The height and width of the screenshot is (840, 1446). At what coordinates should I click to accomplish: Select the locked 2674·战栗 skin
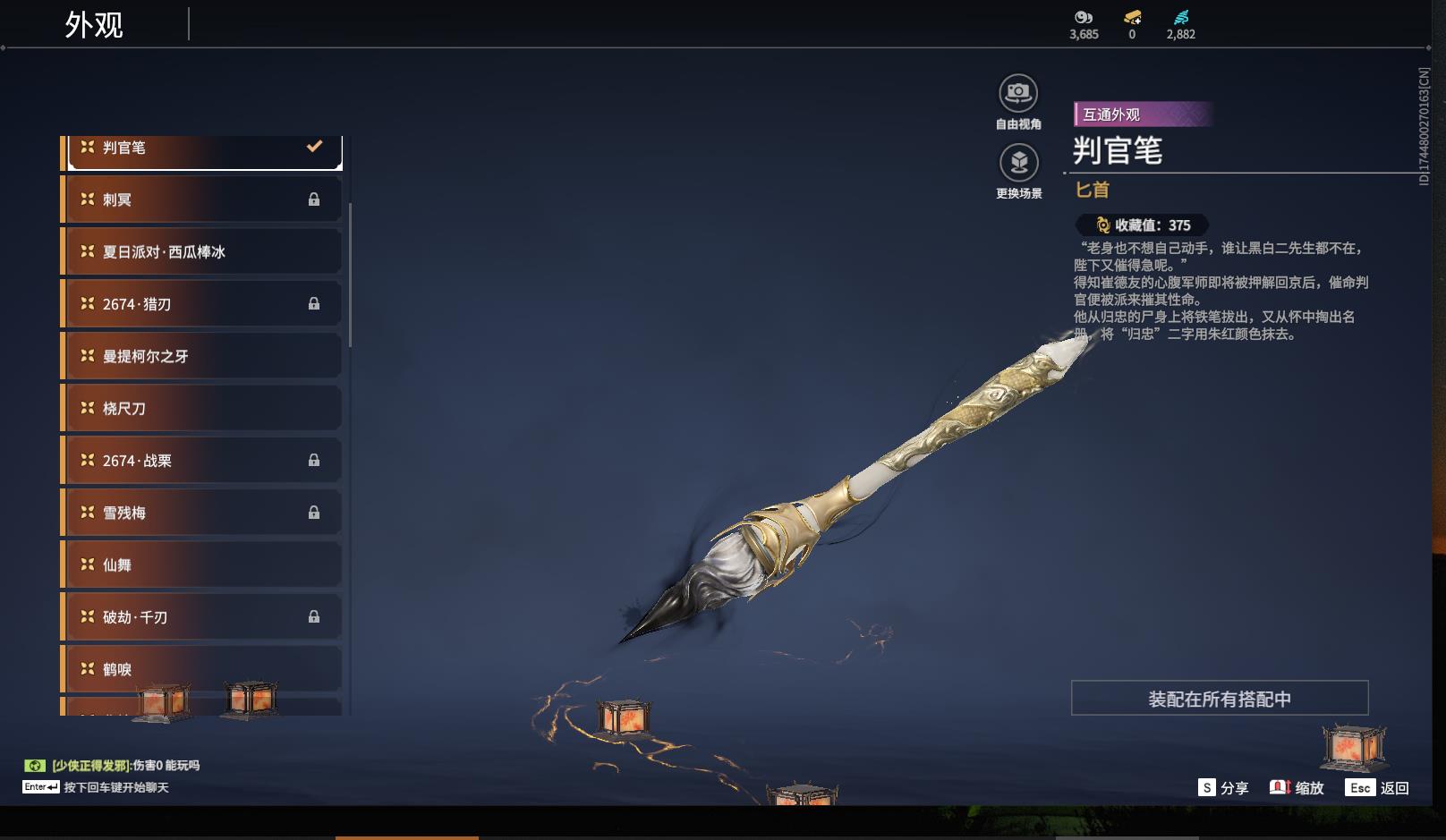(204, 461)
